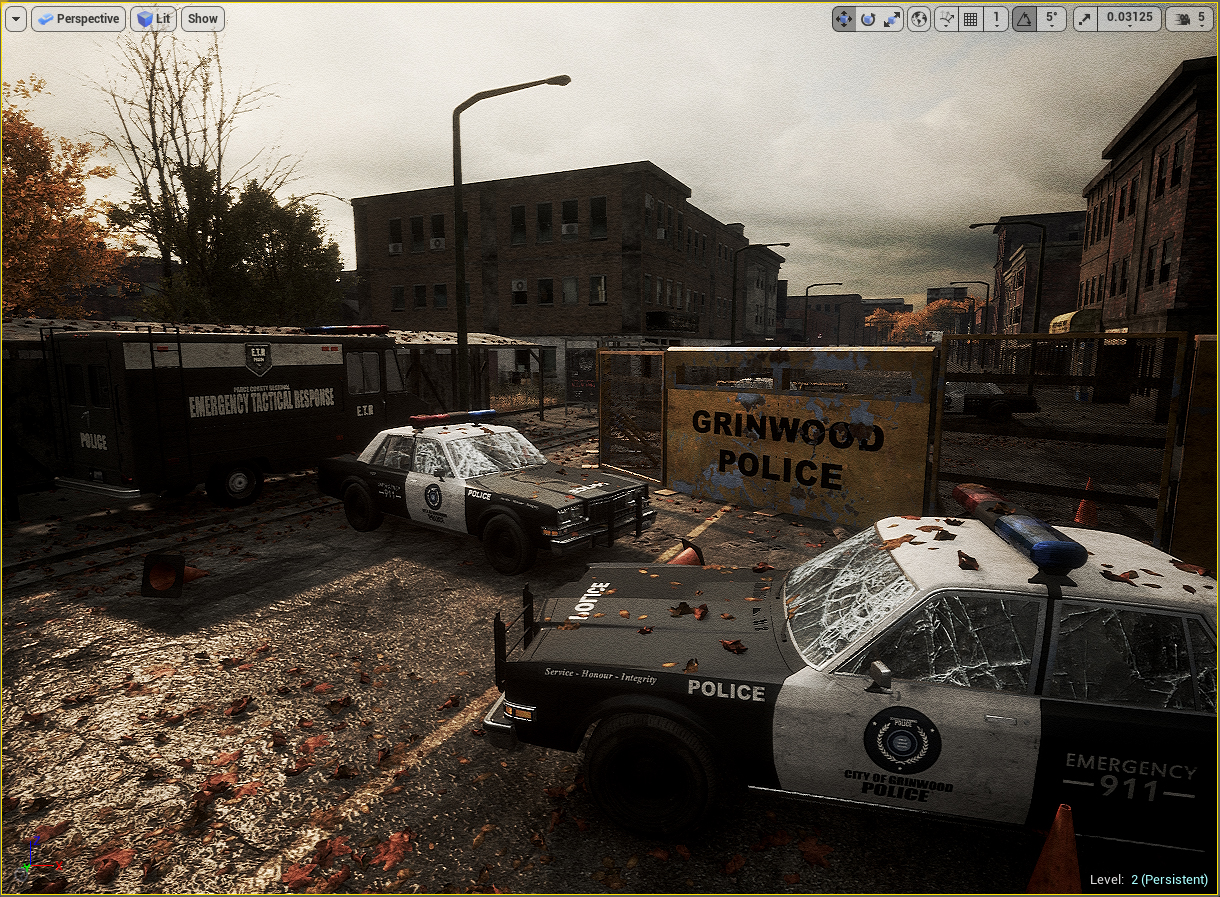
Task: Select the translate gizmo tool
Action: [x=844, y=19]
